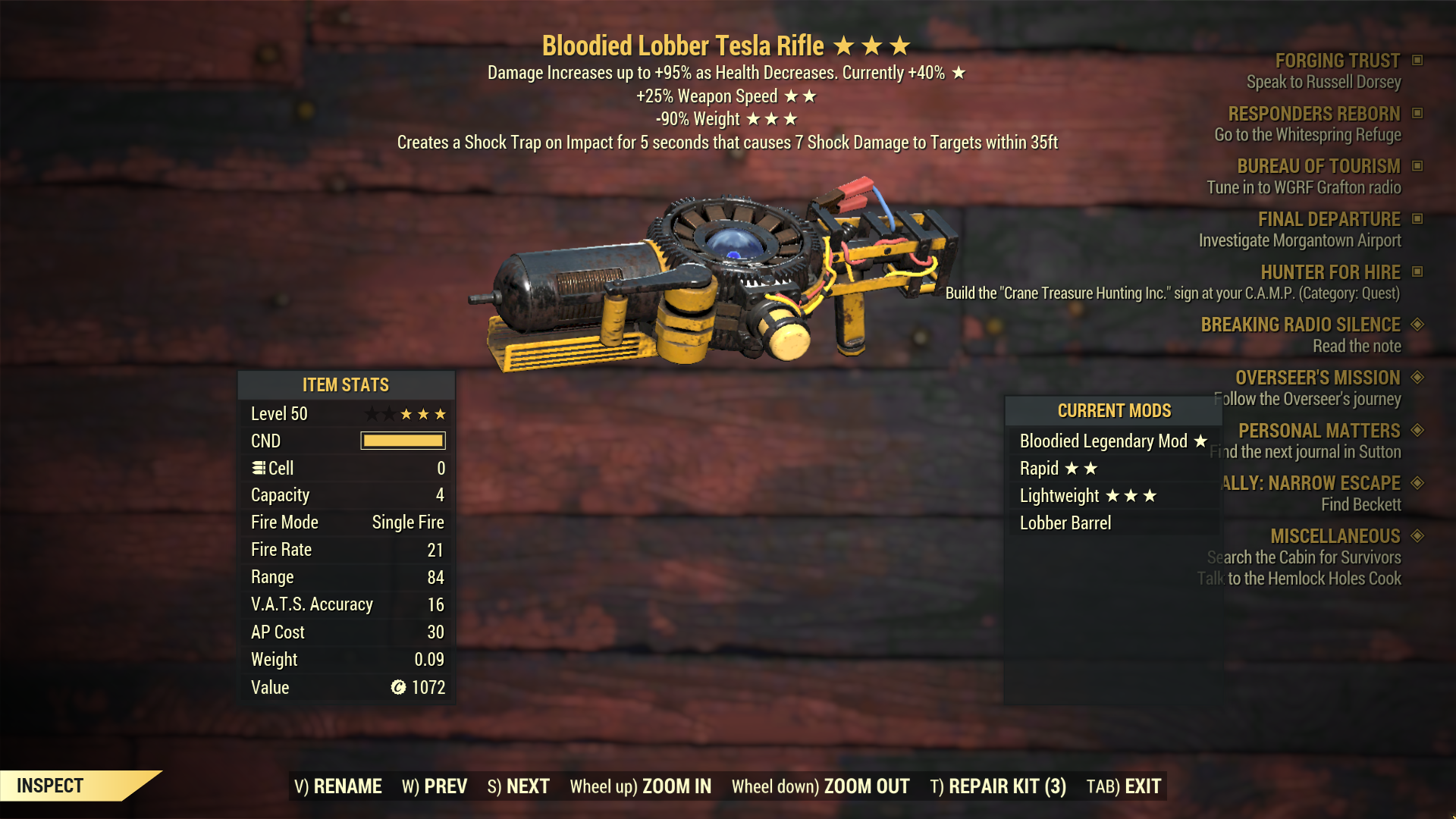Select the Inspect tab at bottom left
This screenshot has width=1456, height=819.
point(51,786)
